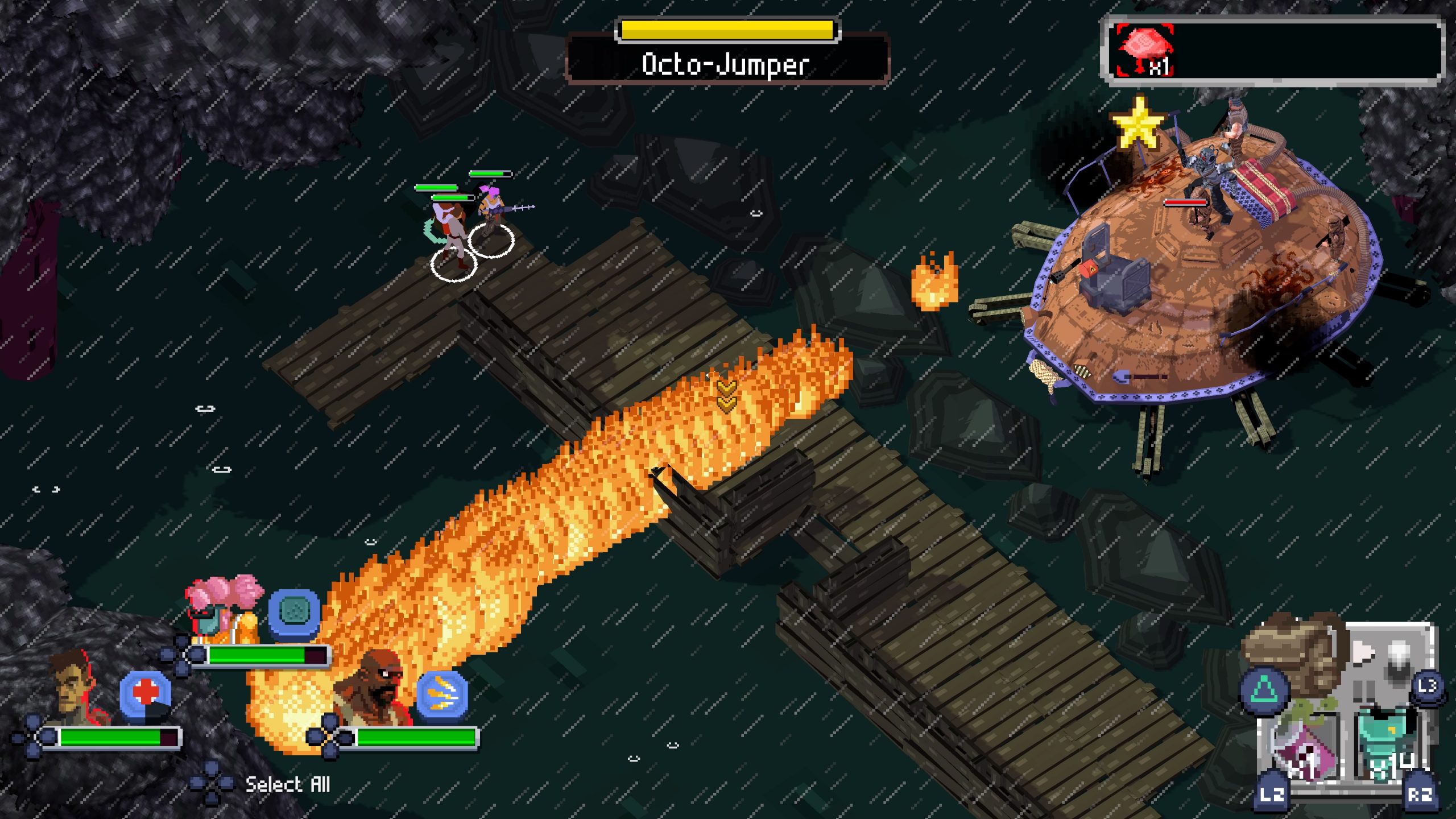Activate the red cross heal ability
1456x819 pixels.
tap(146, 694)
